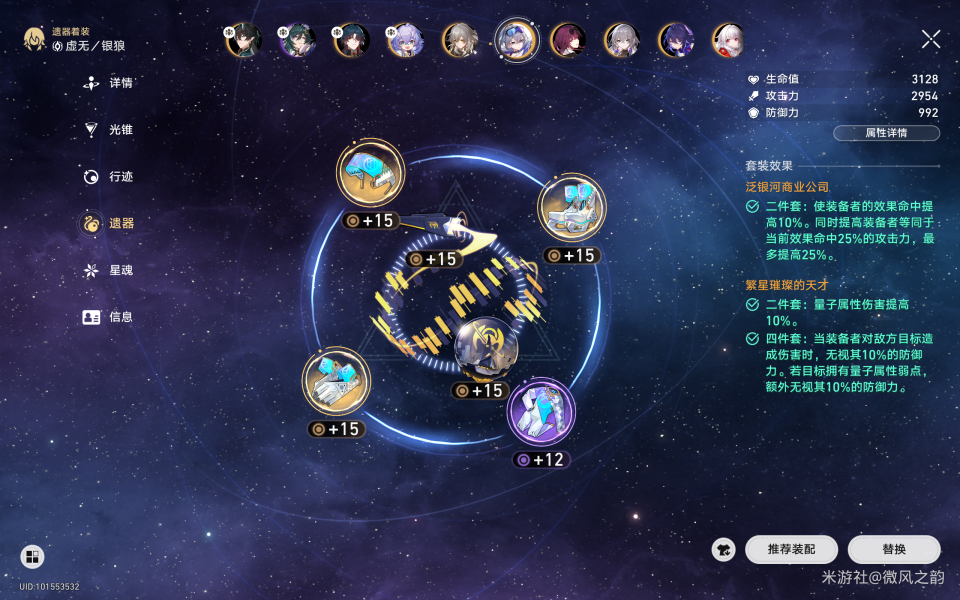This screenshot has height=600, width=960.
Task: Click the 推荐装配 recommended loadout button
Action: [791, 549]
